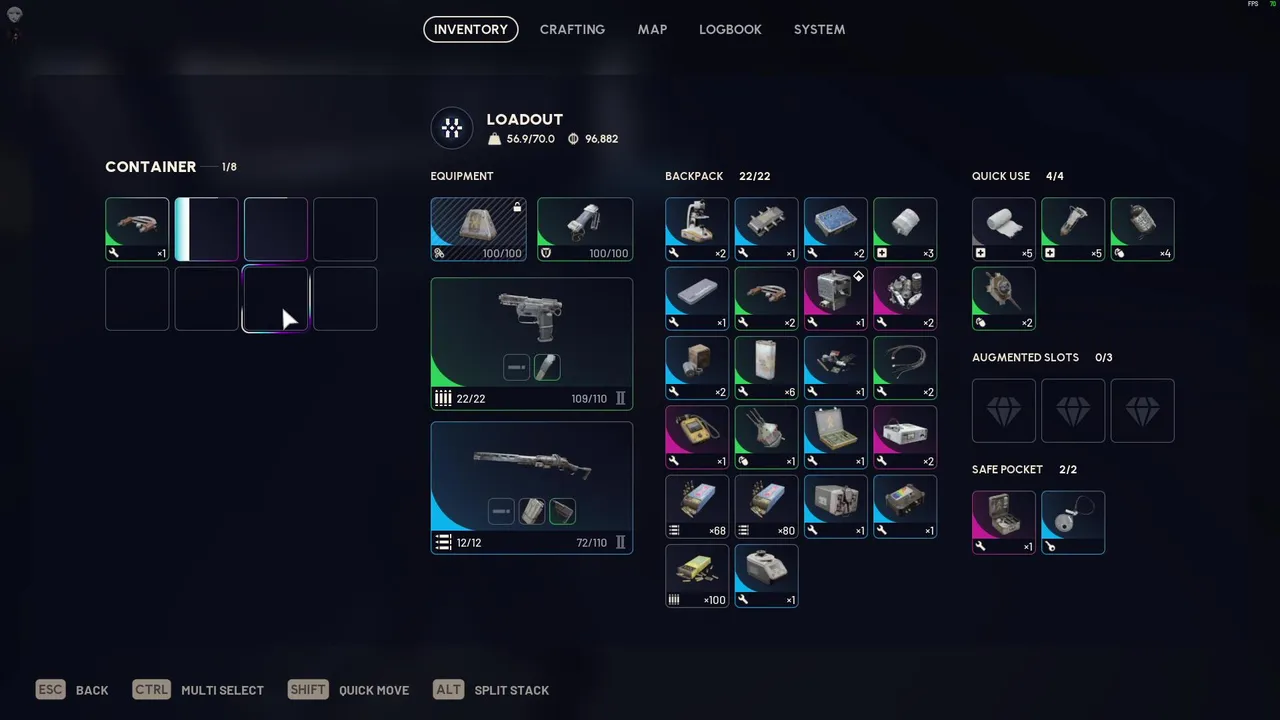Select the grenade stack of four in Quick Use
1280x720 pixels.
coord(1142,229)
